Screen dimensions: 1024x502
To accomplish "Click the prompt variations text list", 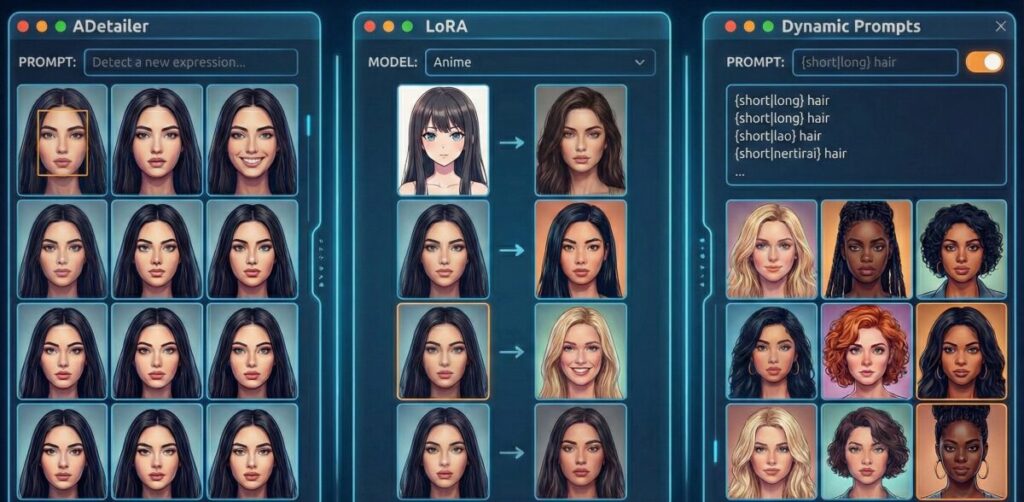I will coord(866,135).
